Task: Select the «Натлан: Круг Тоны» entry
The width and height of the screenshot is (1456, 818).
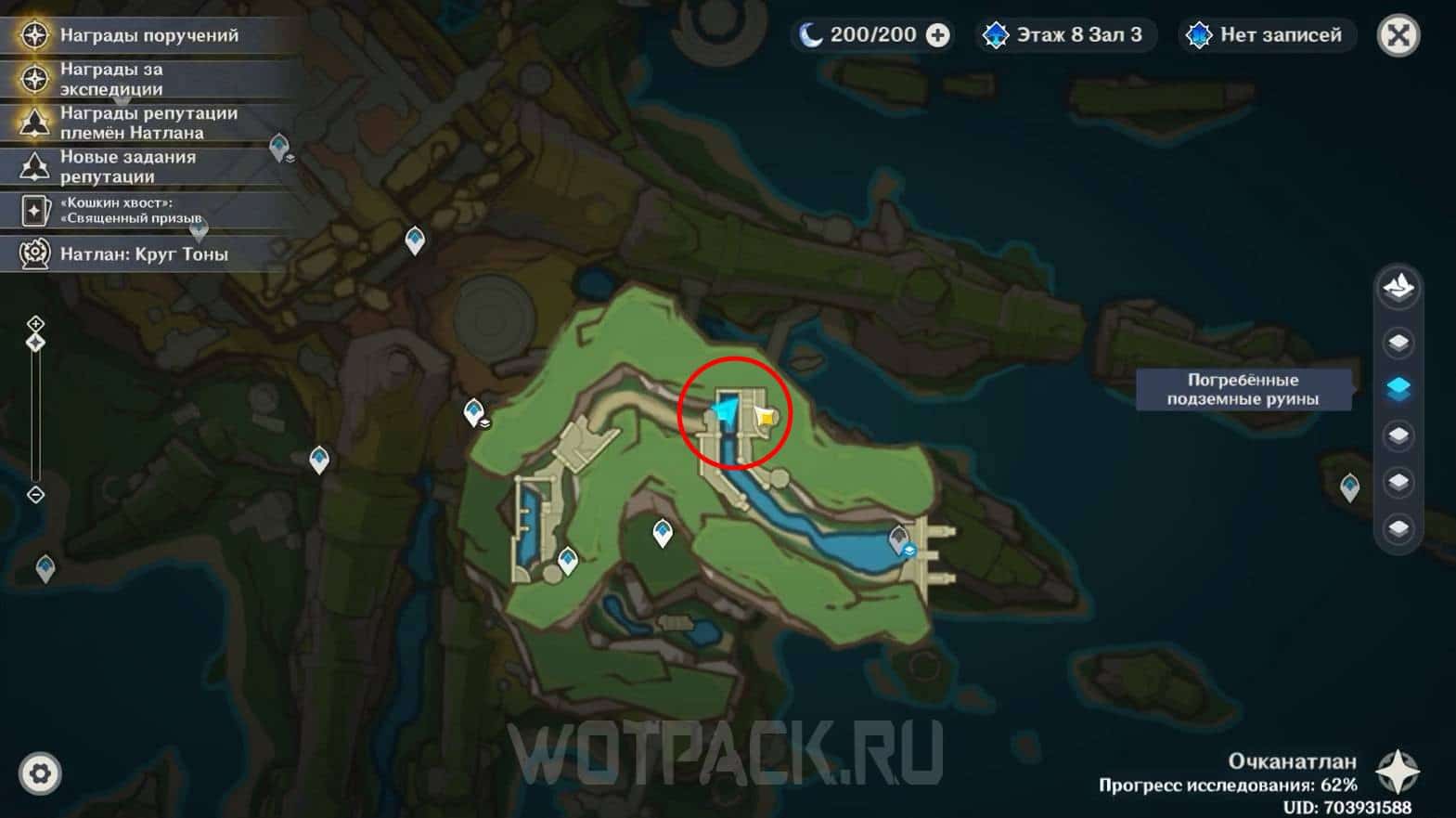Action: pos(144,253)
